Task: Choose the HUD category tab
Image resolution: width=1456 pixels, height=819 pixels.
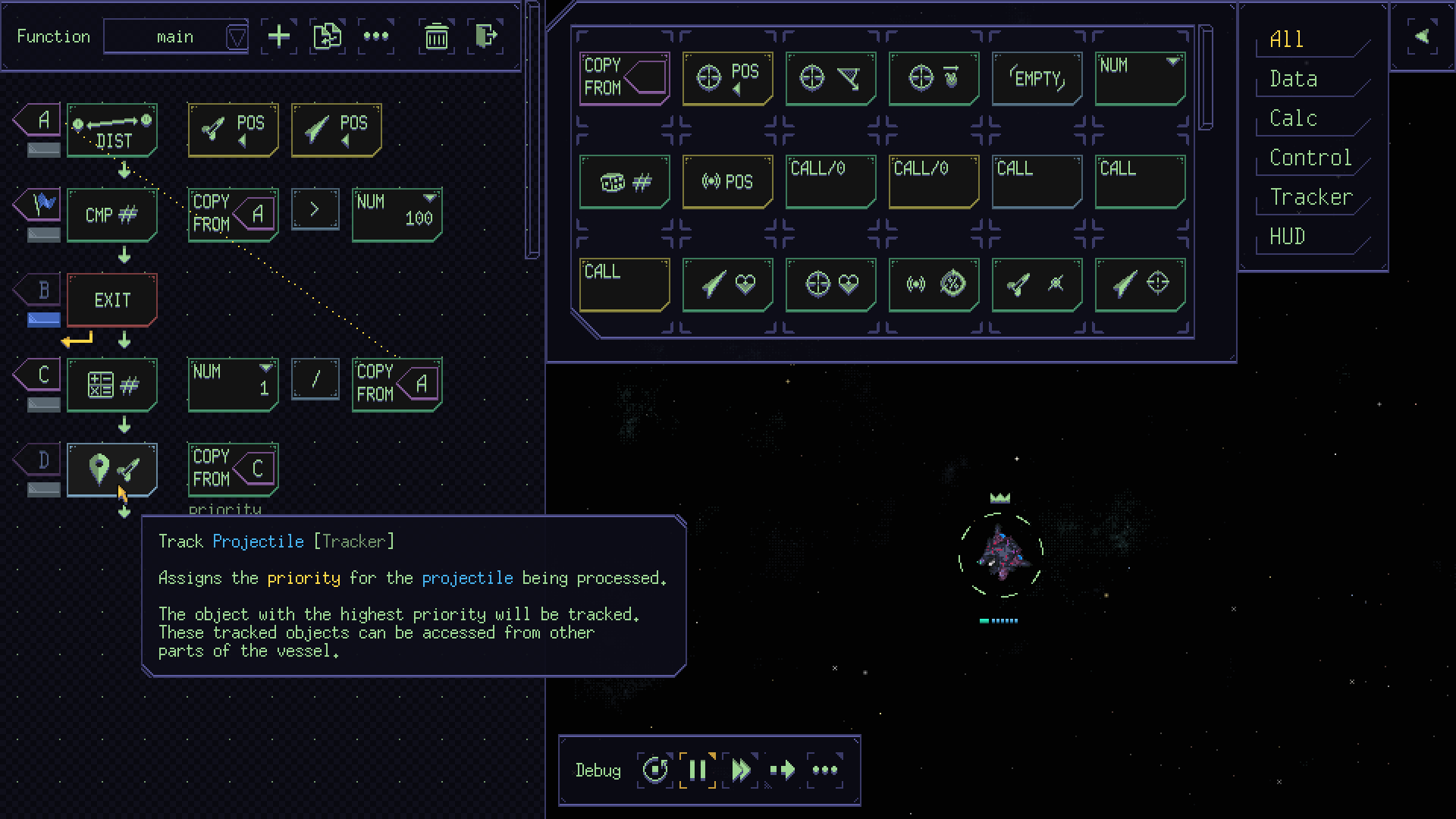Action: coord(1288,237)
